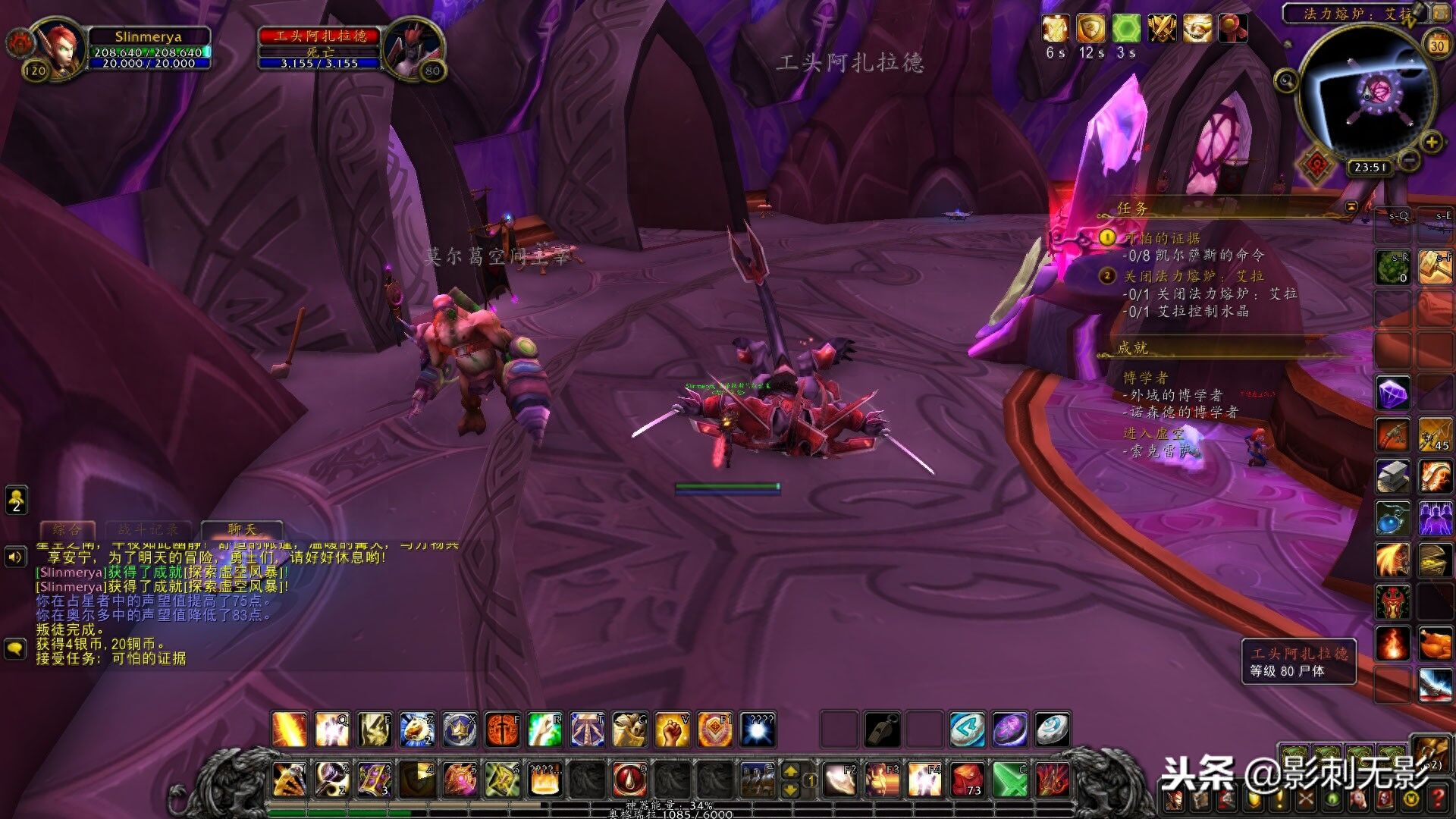The image size is (1456, 819).
Task: Select the Slinmerya player portrait
Action: click(56, 47)
